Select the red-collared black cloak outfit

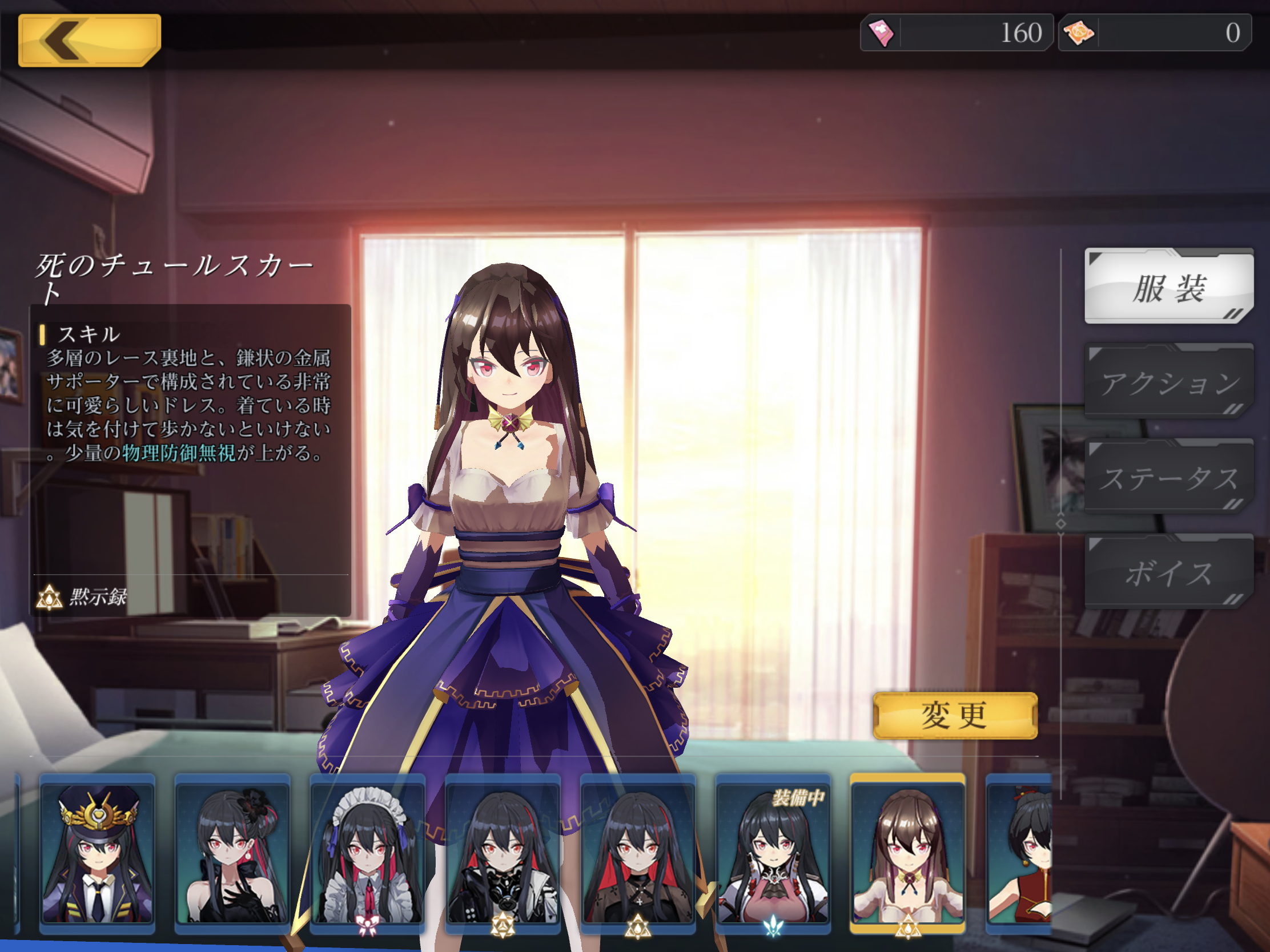pos(638,853)
